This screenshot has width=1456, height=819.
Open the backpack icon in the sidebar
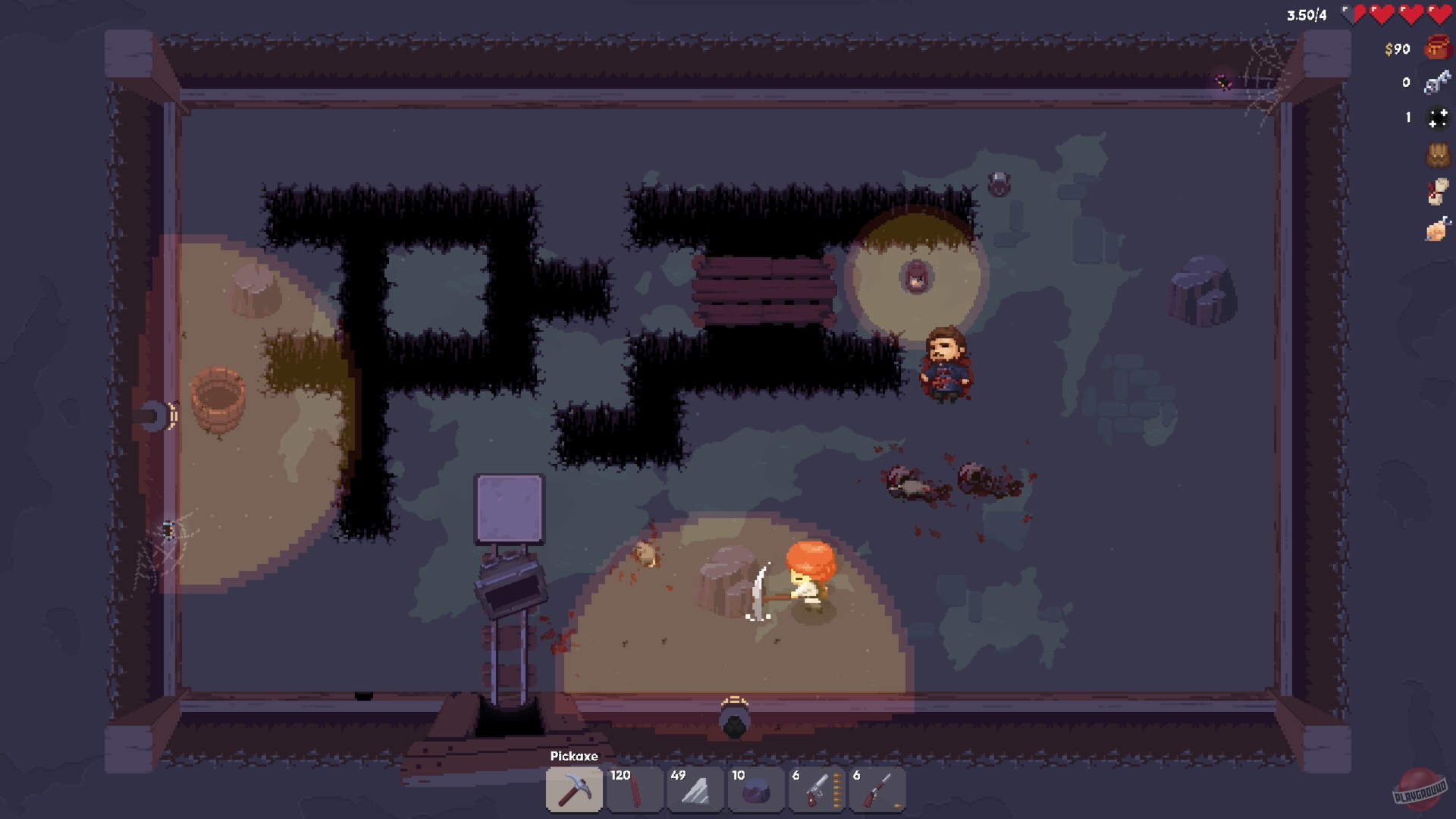click(x=1438, y=152)
